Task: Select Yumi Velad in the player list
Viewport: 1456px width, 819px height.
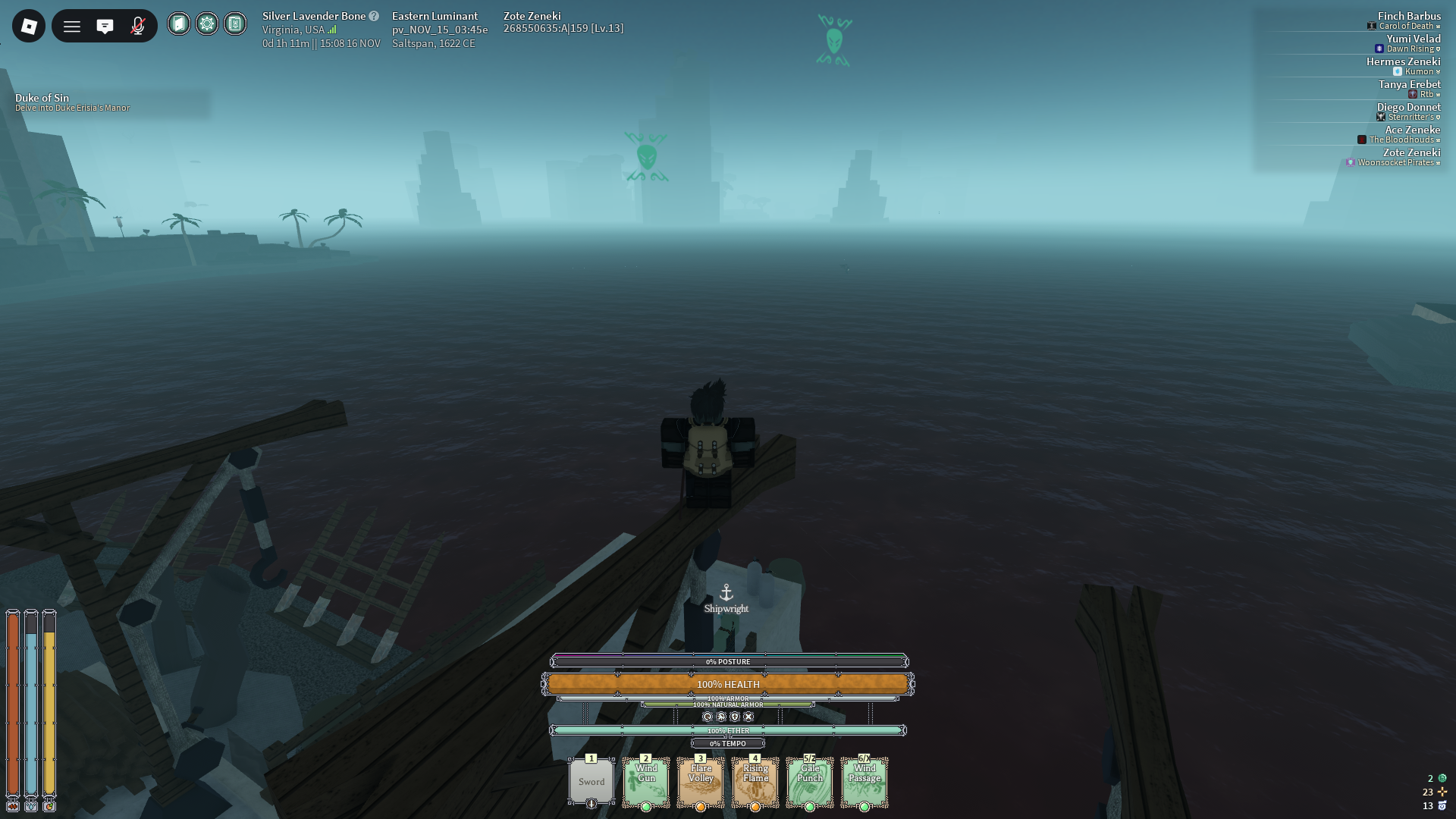Action: point(1414,39)
